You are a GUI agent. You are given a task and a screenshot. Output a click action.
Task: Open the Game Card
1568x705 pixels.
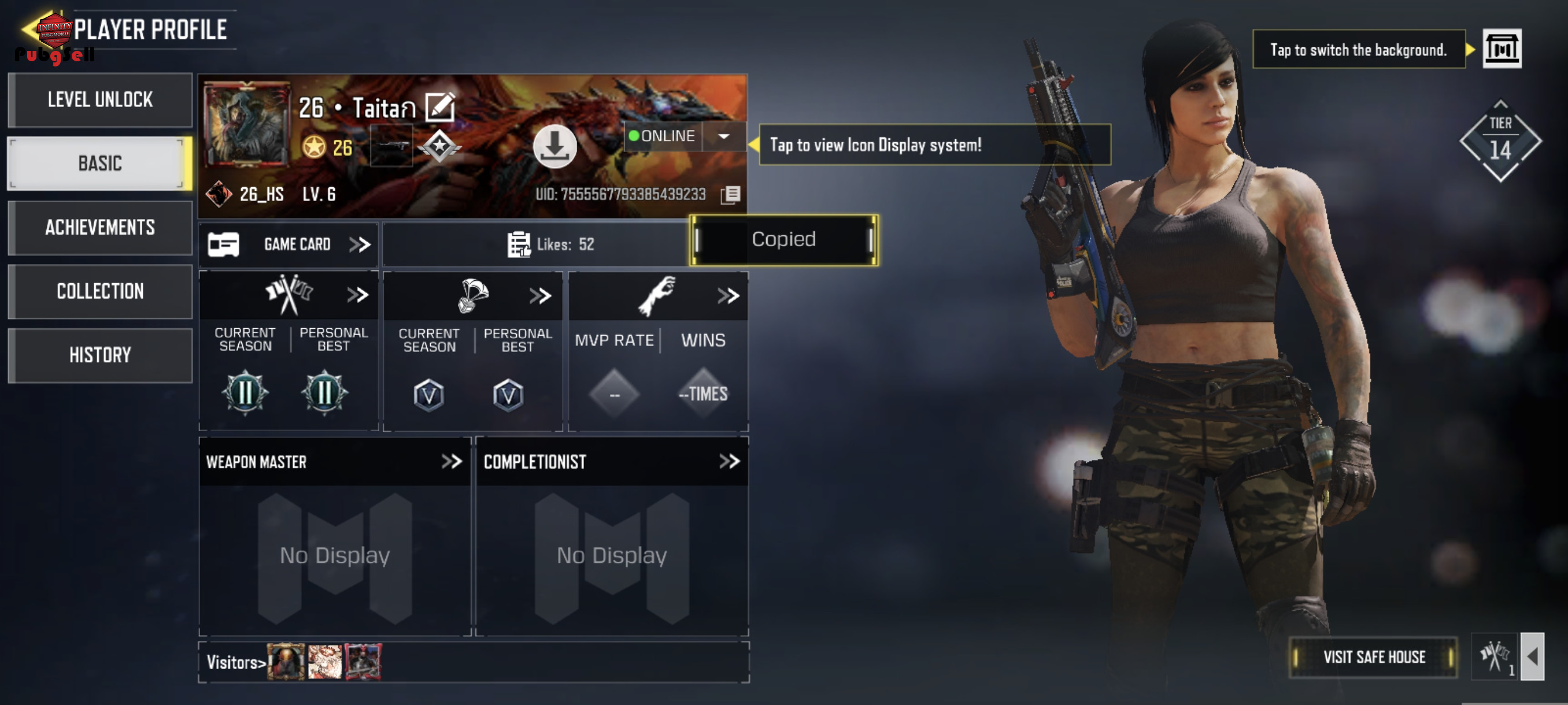(289, 244)
